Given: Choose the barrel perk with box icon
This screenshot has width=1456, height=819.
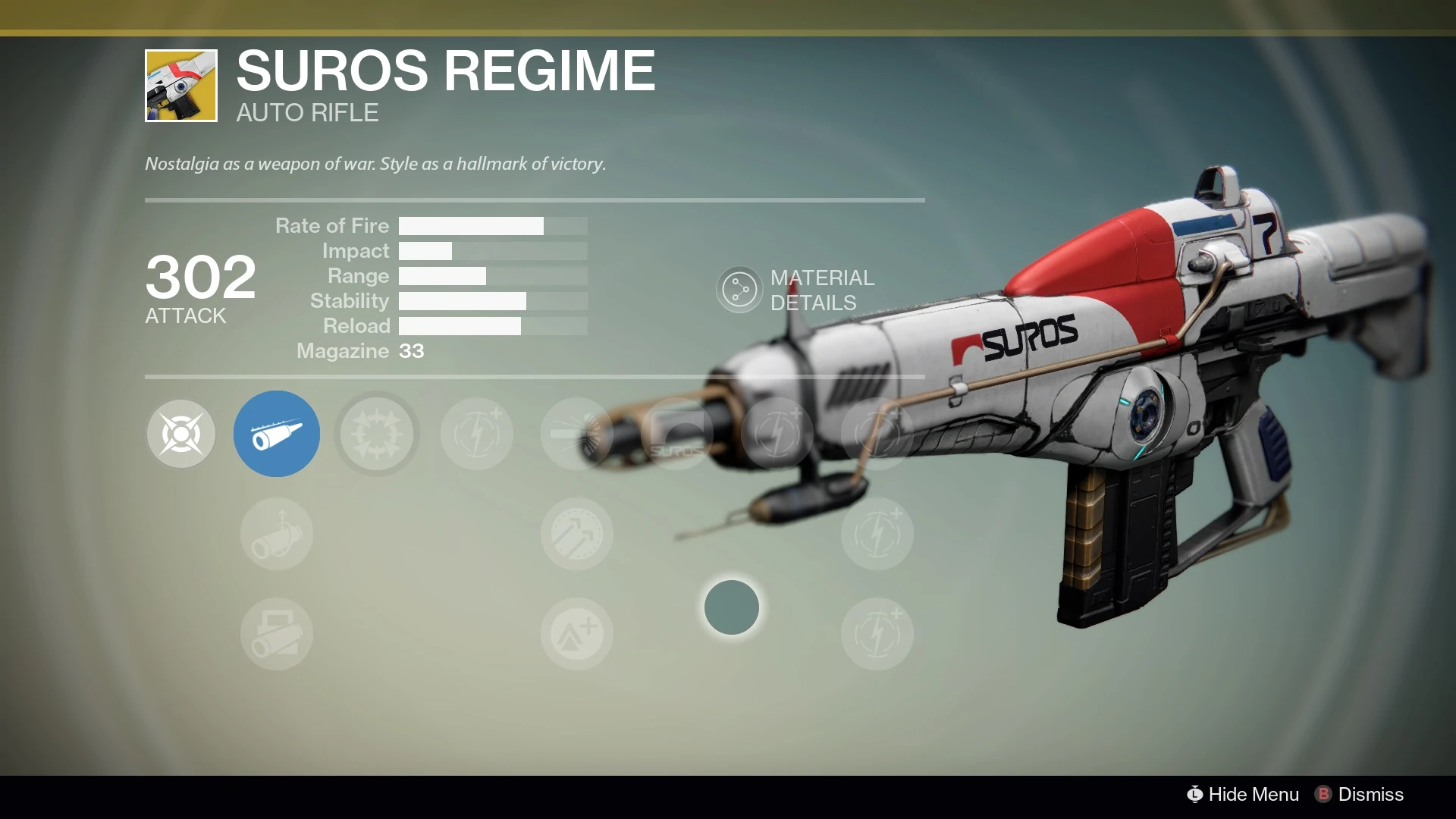Looking at the screenshot, I should 277,634.
